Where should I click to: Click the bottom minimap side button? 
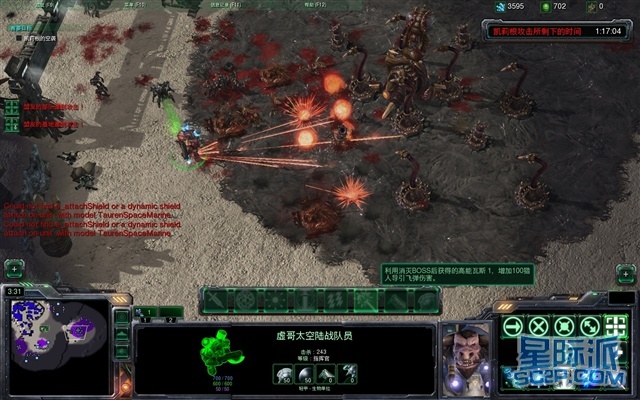(x=122, y=352)
